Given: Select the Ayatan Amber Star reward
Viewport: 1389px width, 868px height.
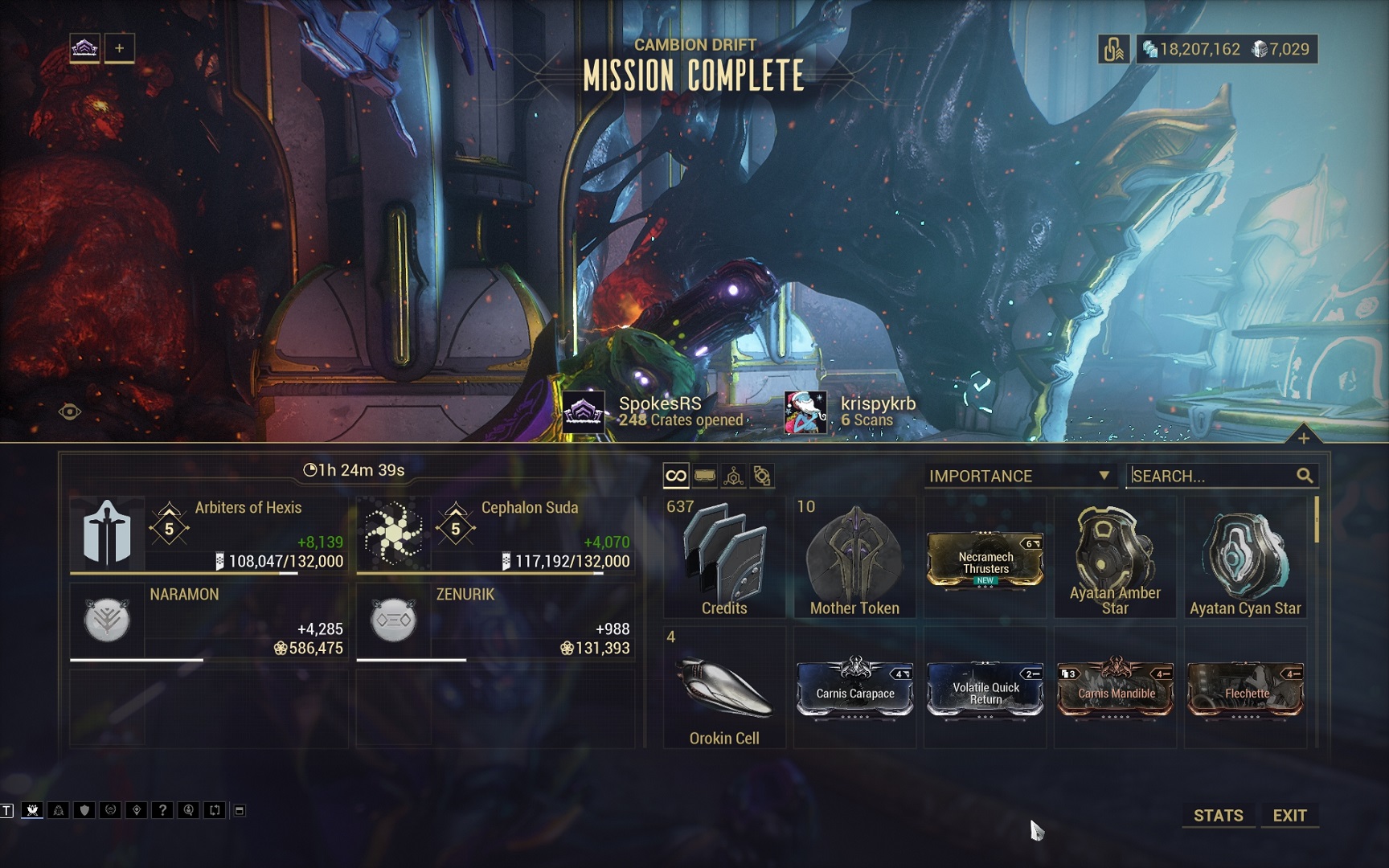Looking at the screenshot, I should (x=1115, y=558).
